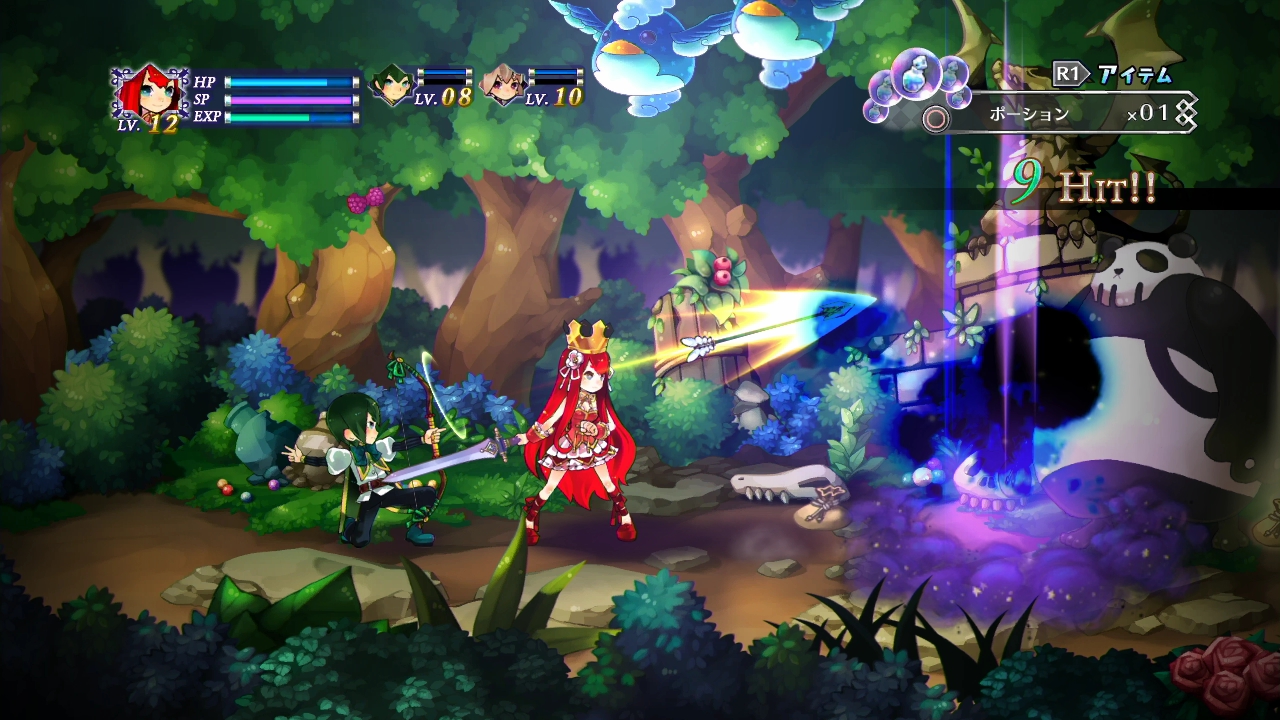This screenshot has width=1280, height=720.
Task: Click the chain emblem at item bar's right
Action: pos(1188,112)
